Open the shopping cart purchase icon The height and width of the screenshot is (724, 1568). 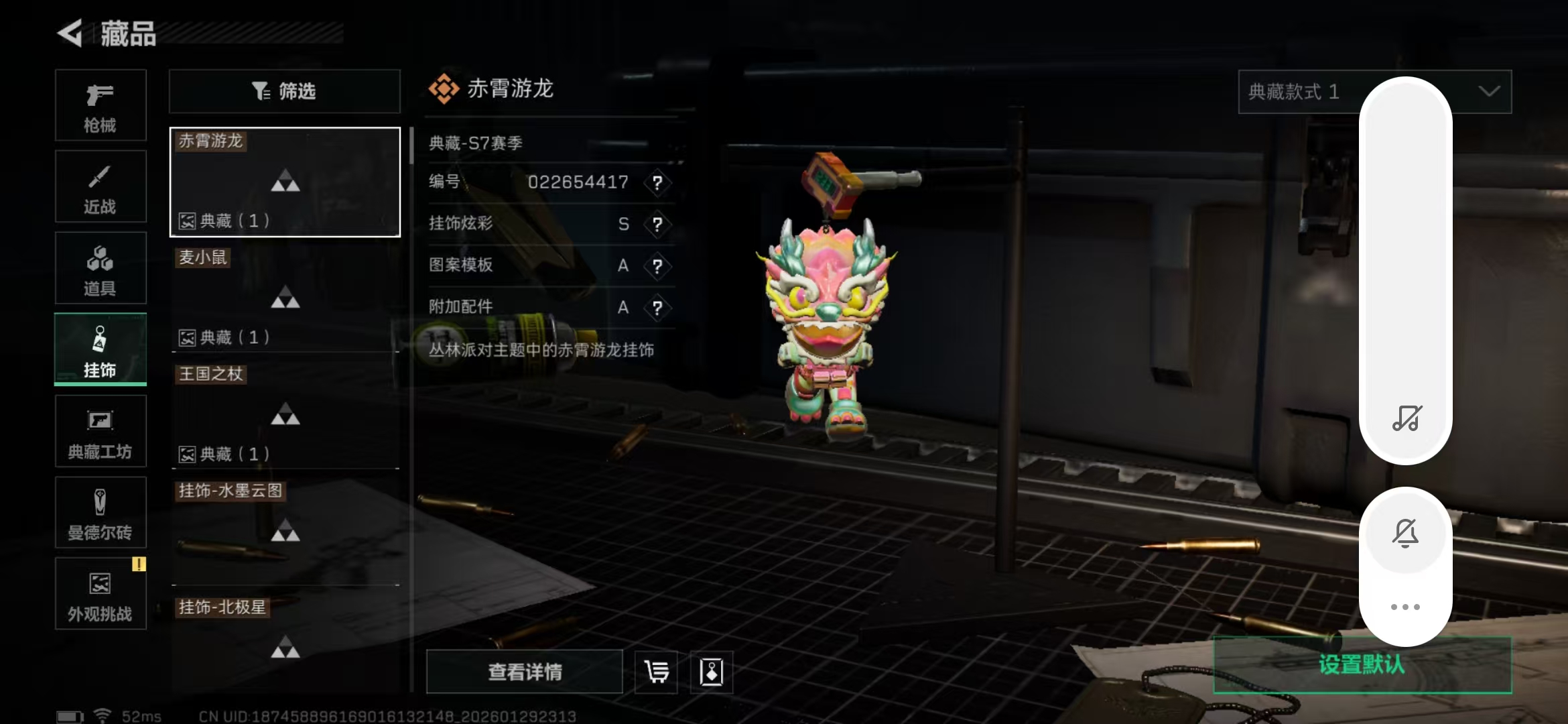(x=655, y=671)
